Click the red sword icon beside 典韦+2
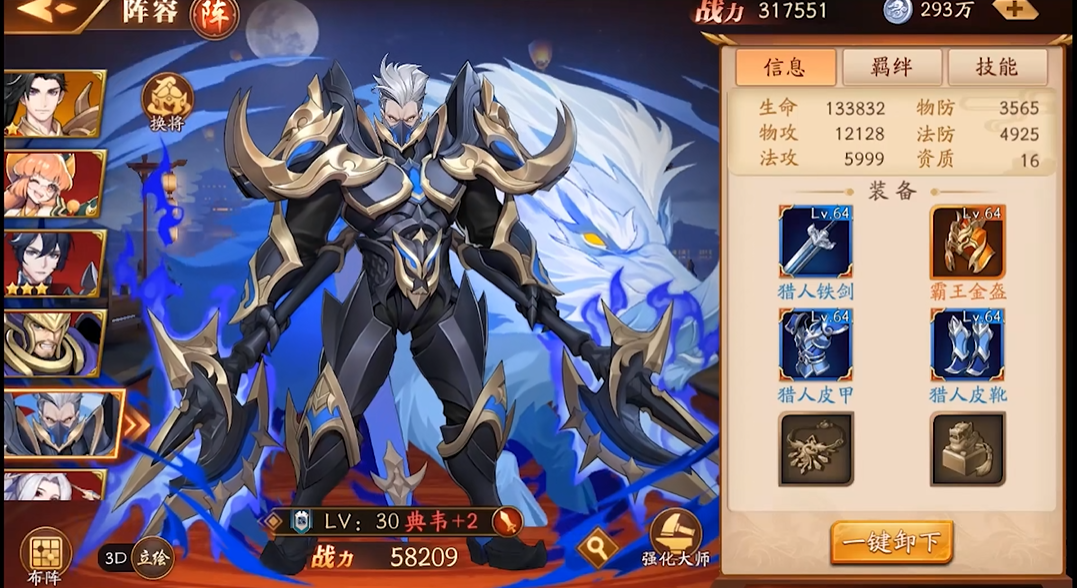 [x=507, y=521]
